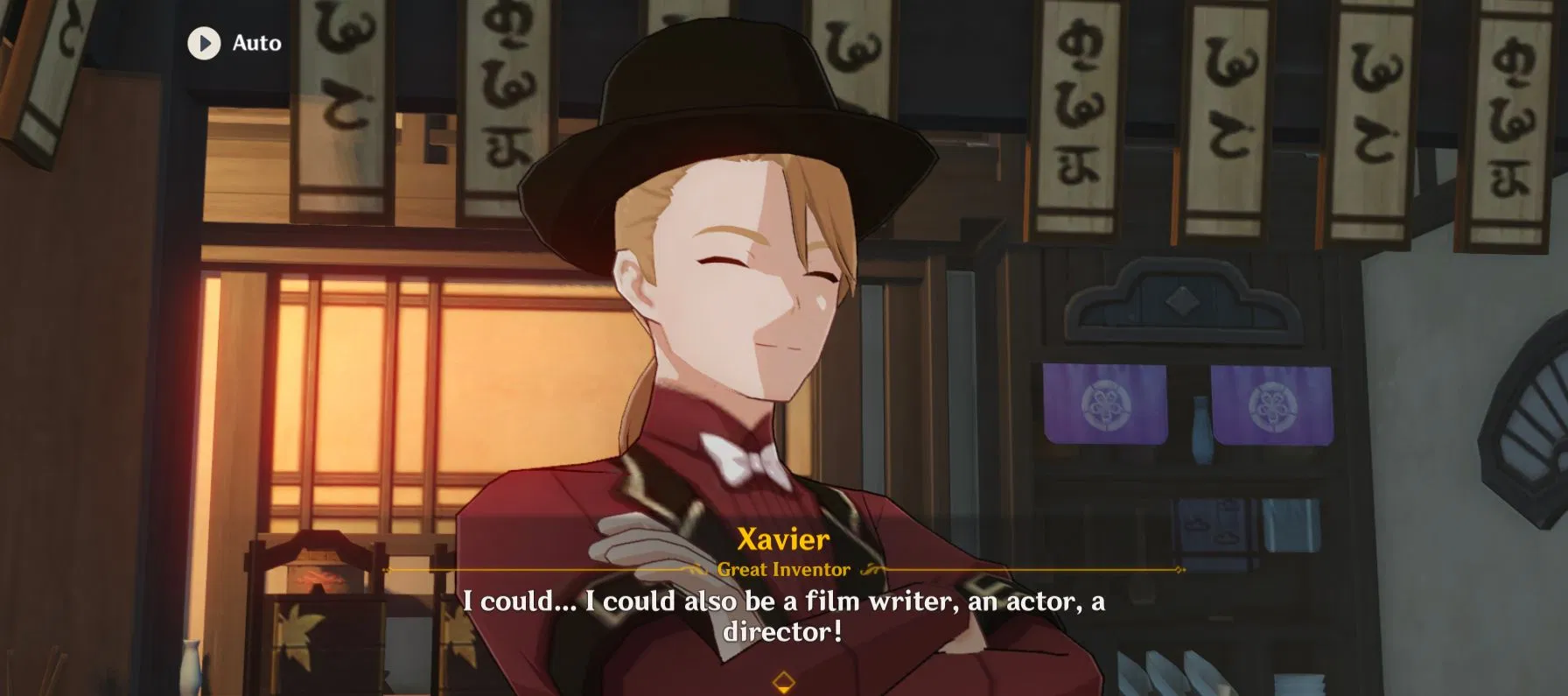Image resolution: width=1568 pixels, height=696 pixels.
Task: Click the dialogue sentence about film writer
Action: [x=785, y=601]
